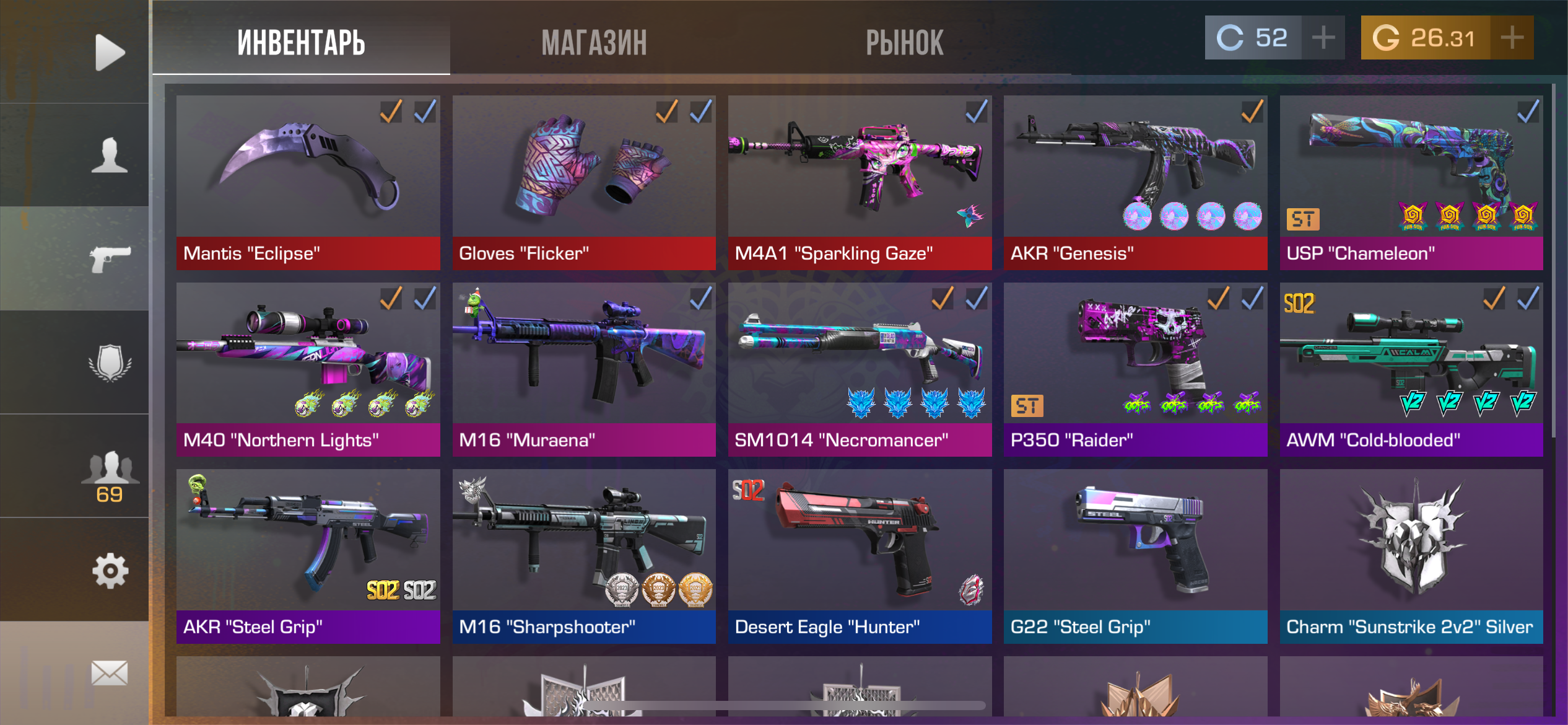The width and height of the screenshot is (1568, 725).
Task: Open settings via the gear icon
Action: pyautogui.click(x=110, y=570)
